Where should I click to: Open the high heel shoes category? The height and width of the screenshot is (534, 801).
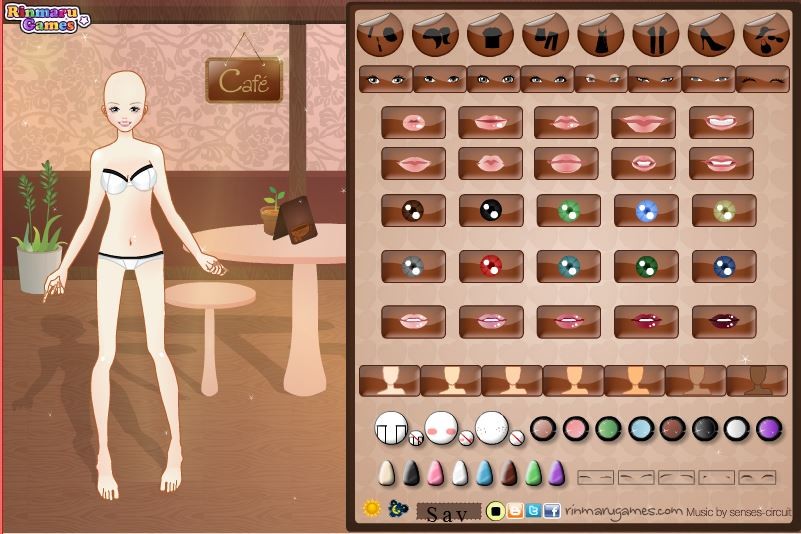710,36
